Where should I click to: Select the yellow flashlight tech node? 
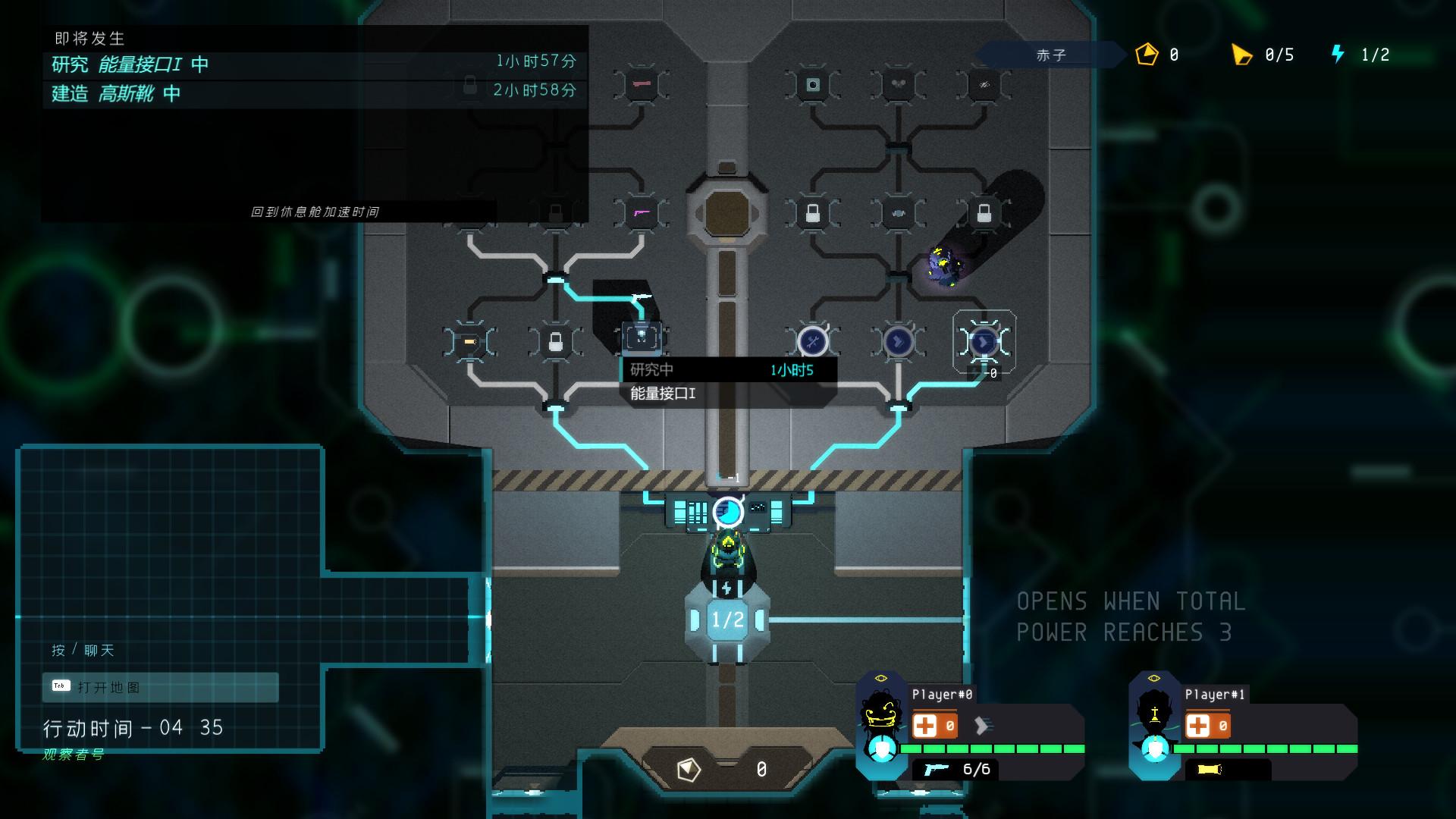click(469, 342)
